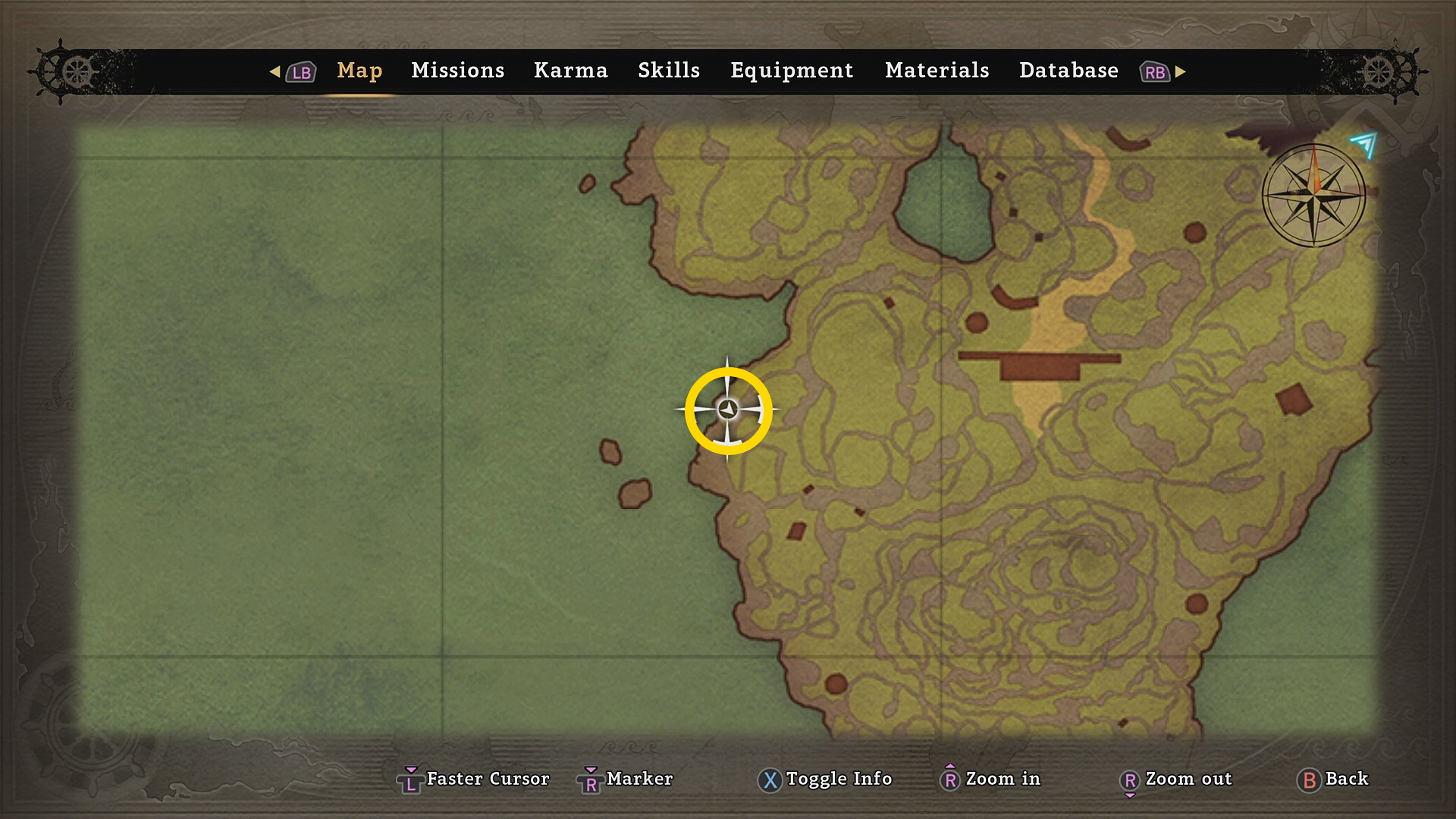Screen dimensions: 1456x819
Task: Select the player position marker on map
Action: click(x=728, y=409)
